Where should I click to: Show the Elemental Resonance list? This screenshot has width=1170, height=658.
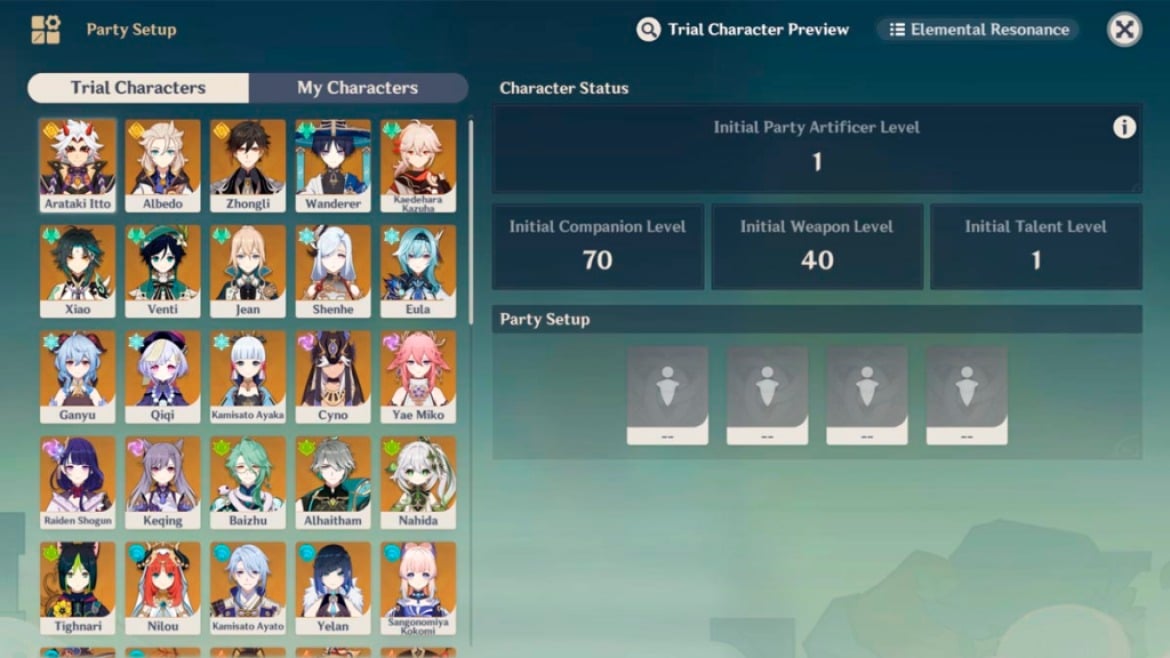(978, 29)
